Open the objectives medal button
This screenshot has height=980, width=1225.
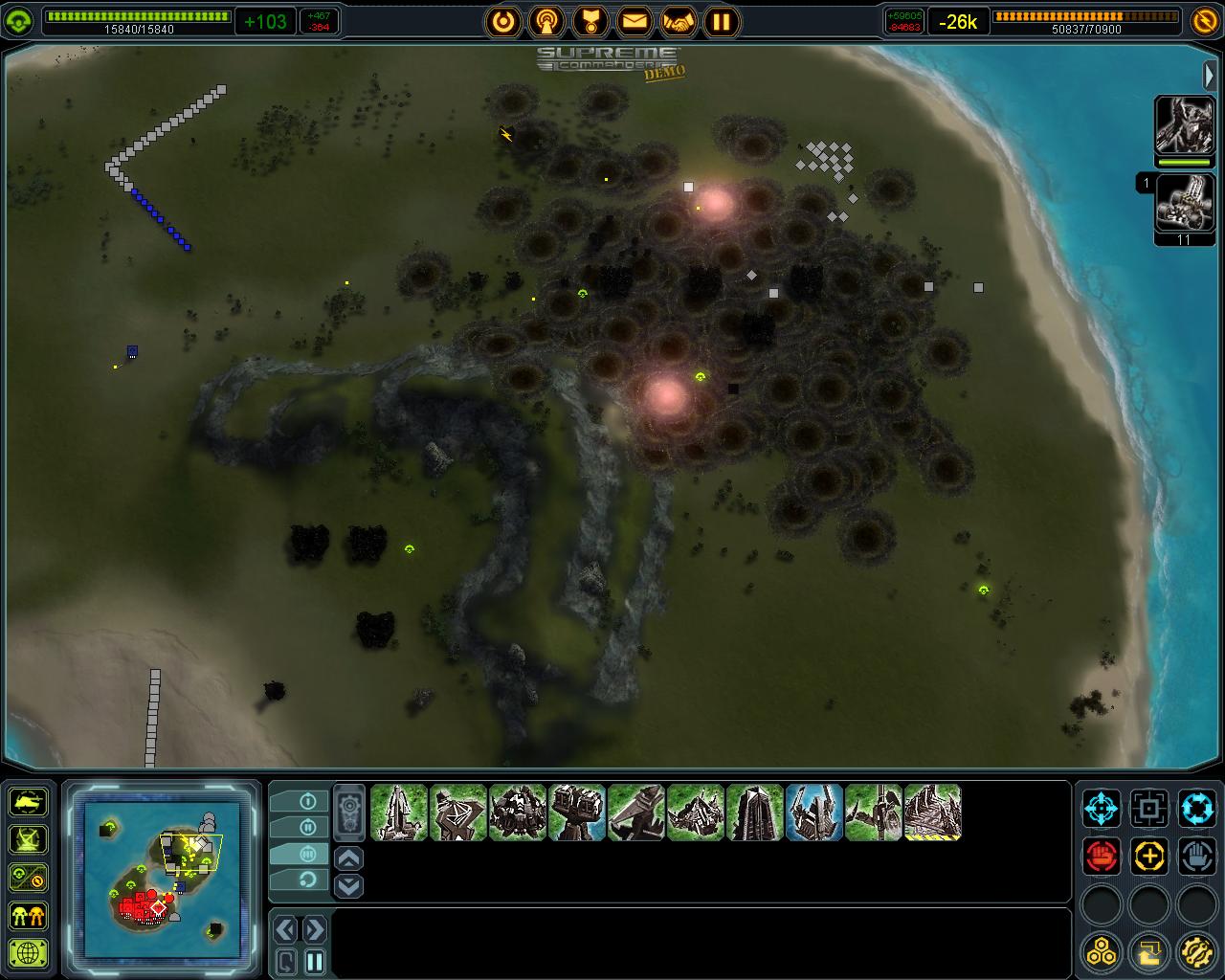(x=590, y=20)
